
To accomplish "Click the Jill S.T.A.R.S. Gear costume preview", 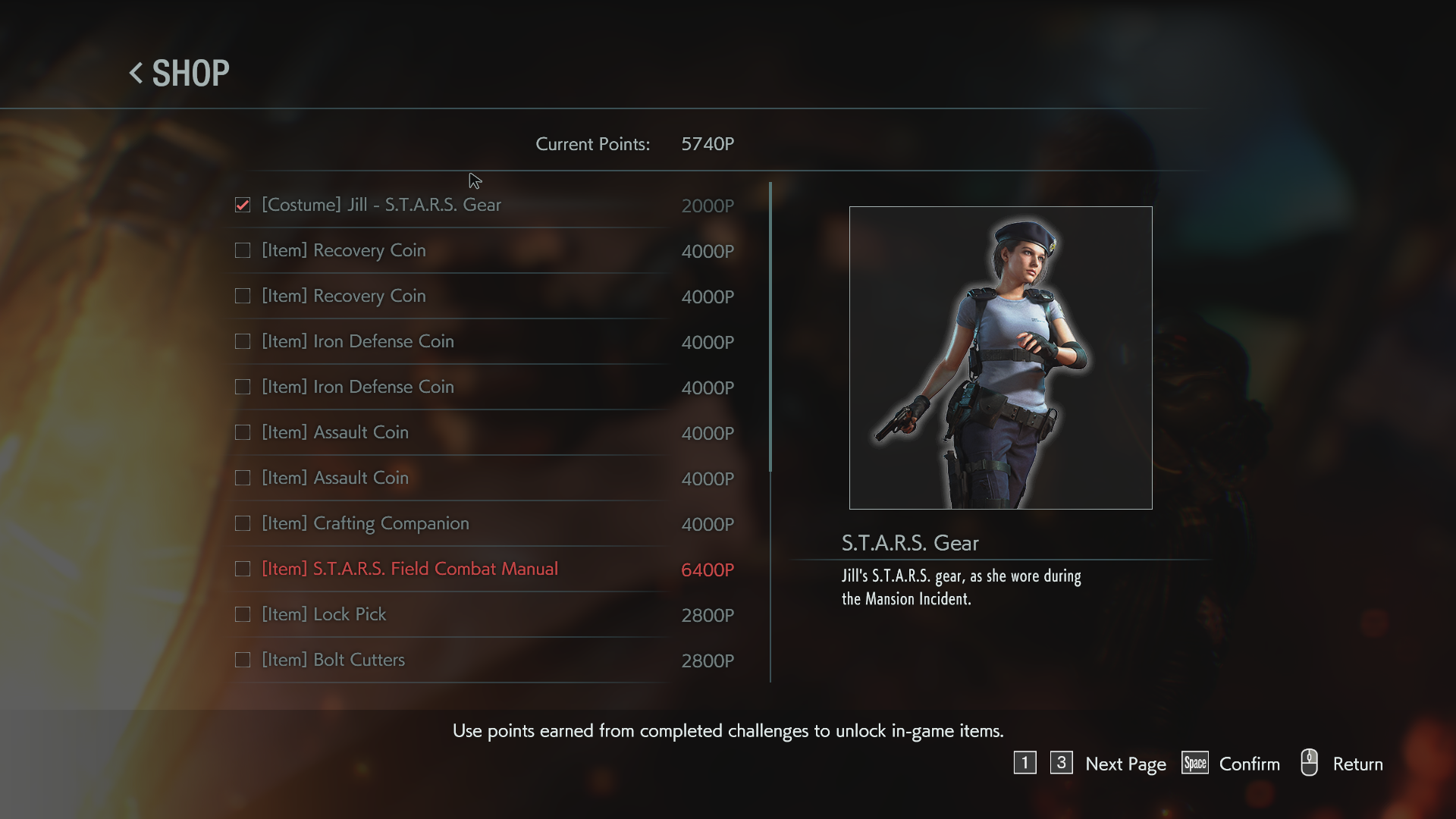I will [x=1001, y=356].
